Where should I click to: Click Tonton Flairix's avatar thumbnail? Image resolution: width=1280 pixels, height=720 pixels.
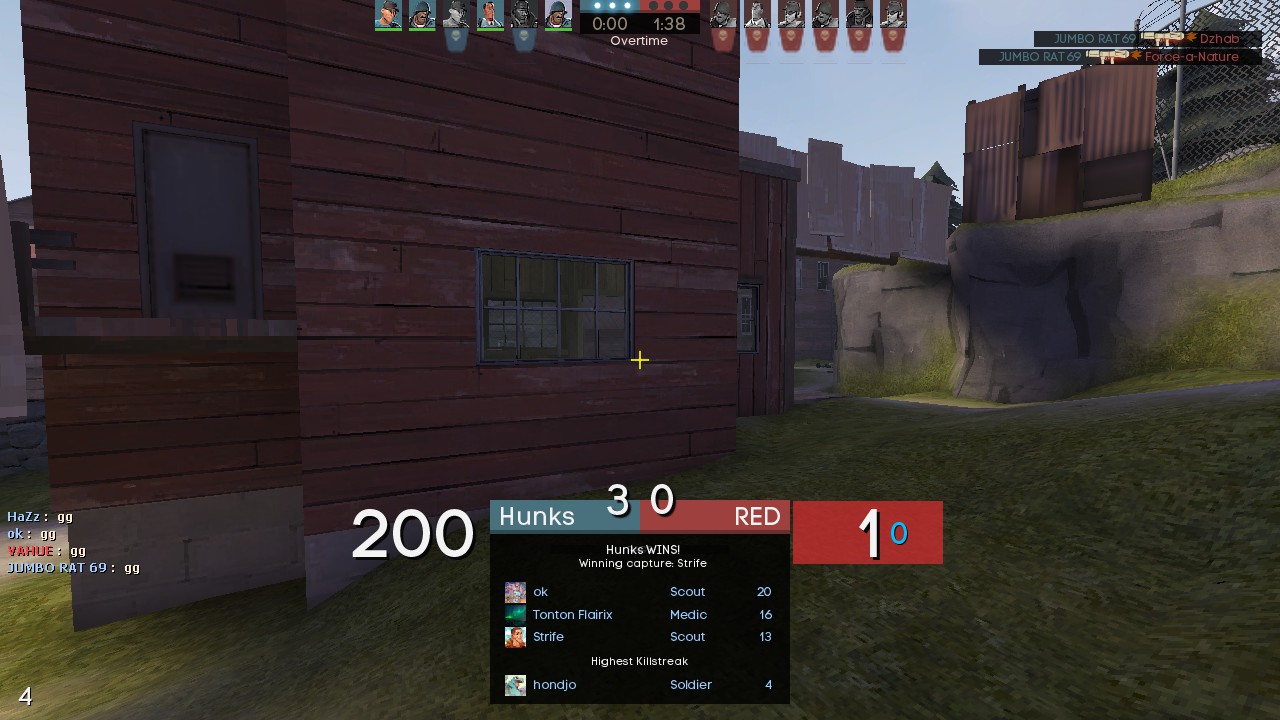515,615
